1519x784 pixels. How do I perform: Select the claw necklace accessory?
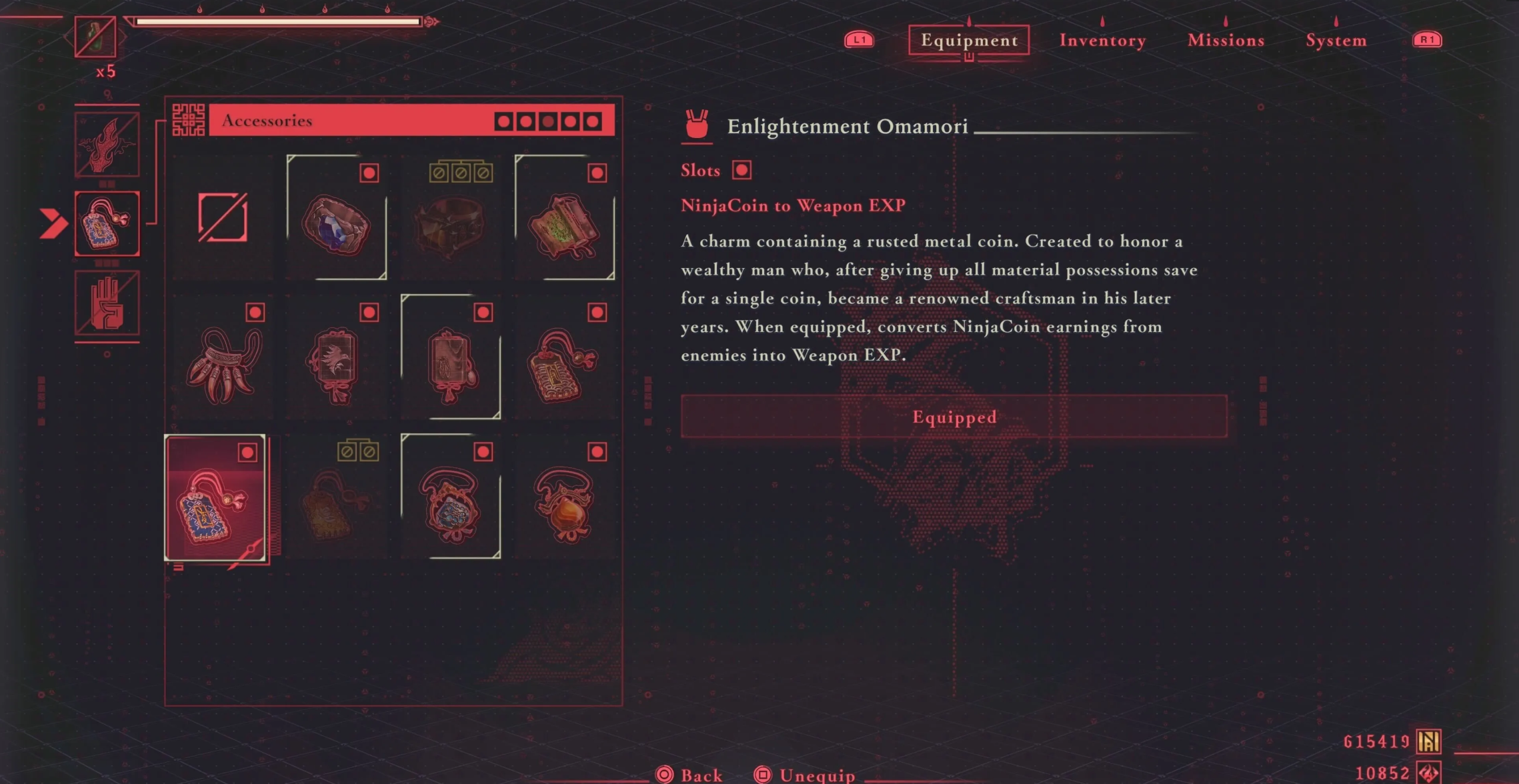pos(223,364)
